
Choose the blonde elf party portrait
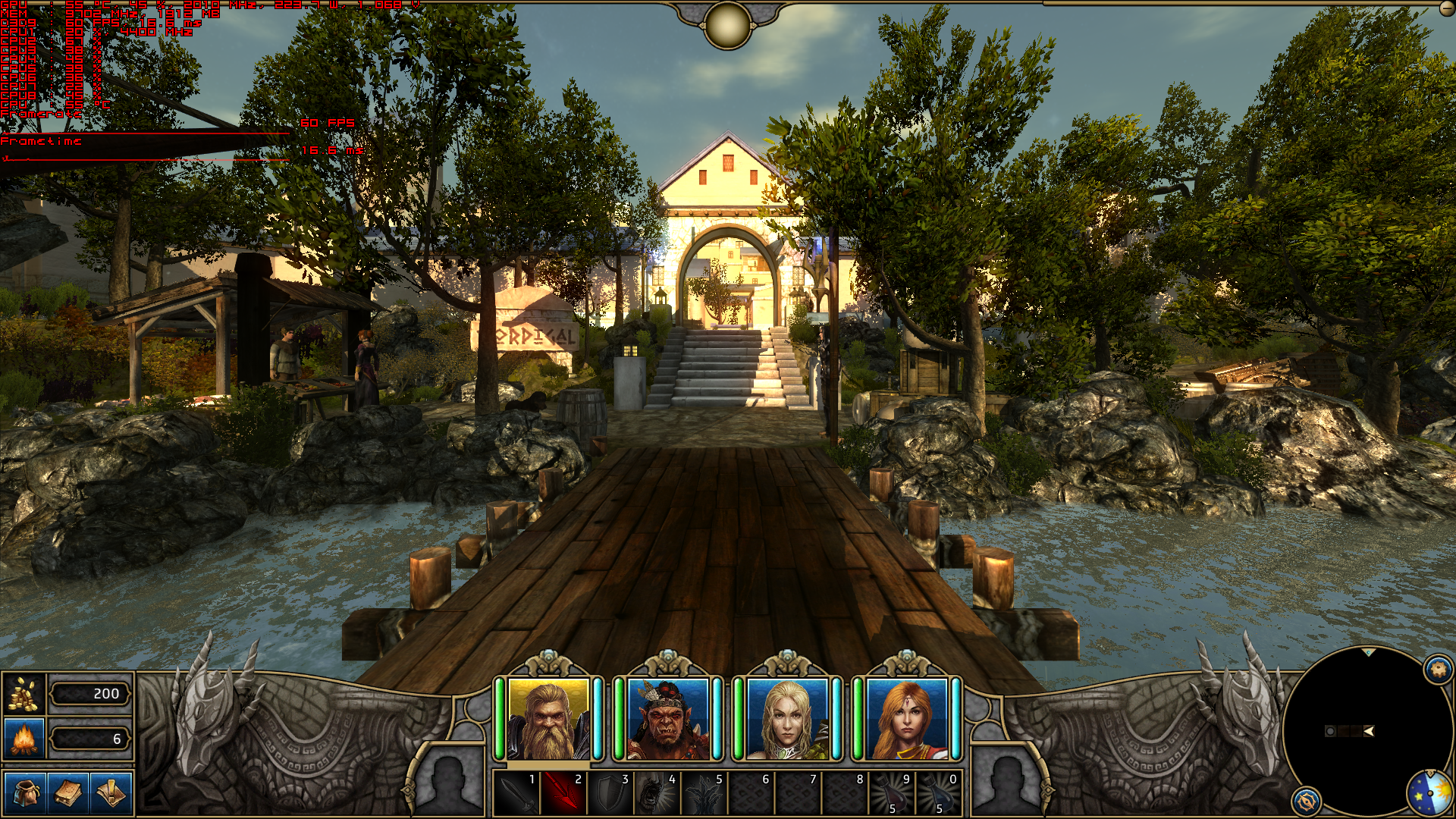[787, 719]
